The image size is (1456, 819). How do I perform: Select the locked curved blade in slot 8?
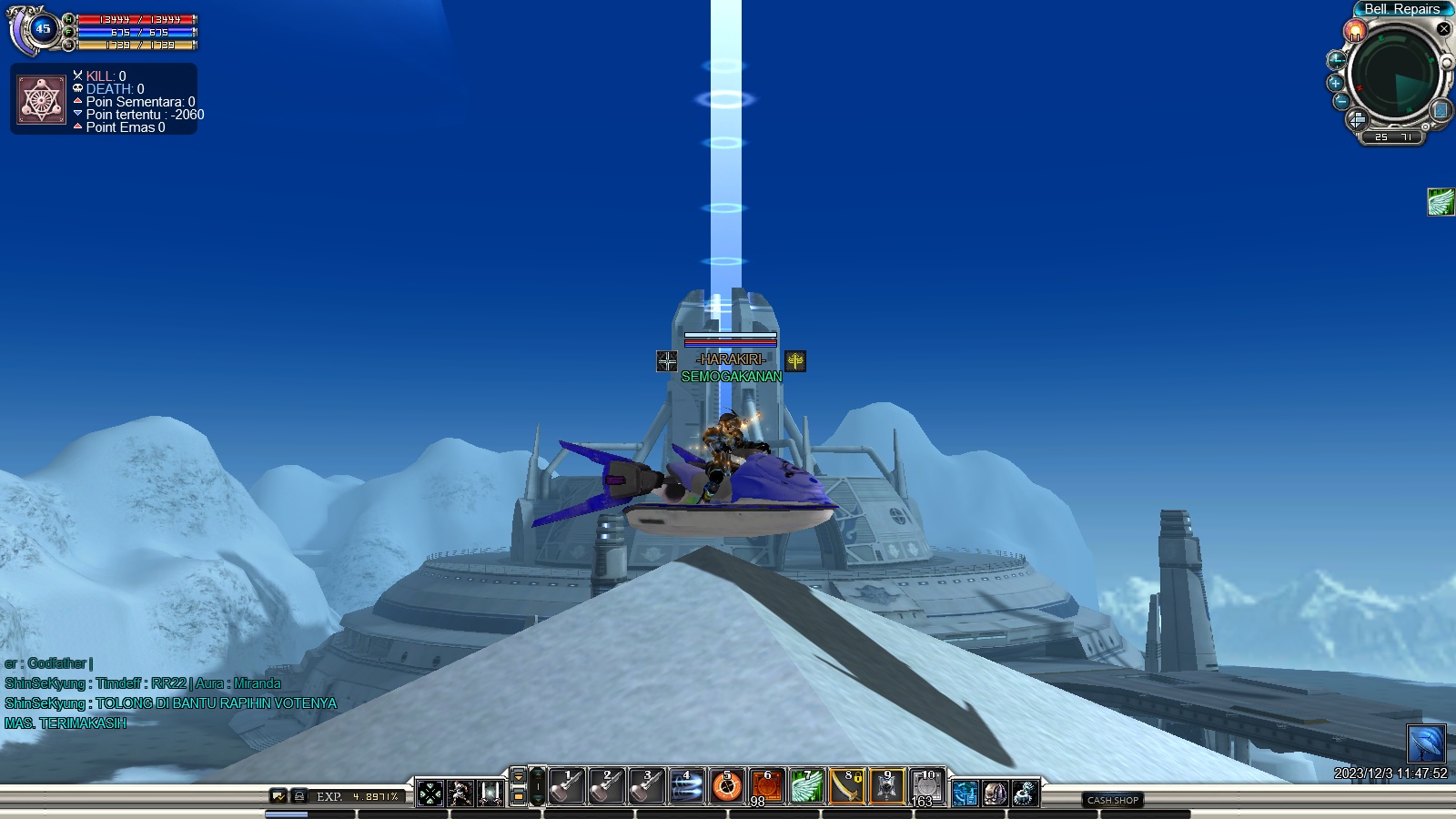point(847,786)
